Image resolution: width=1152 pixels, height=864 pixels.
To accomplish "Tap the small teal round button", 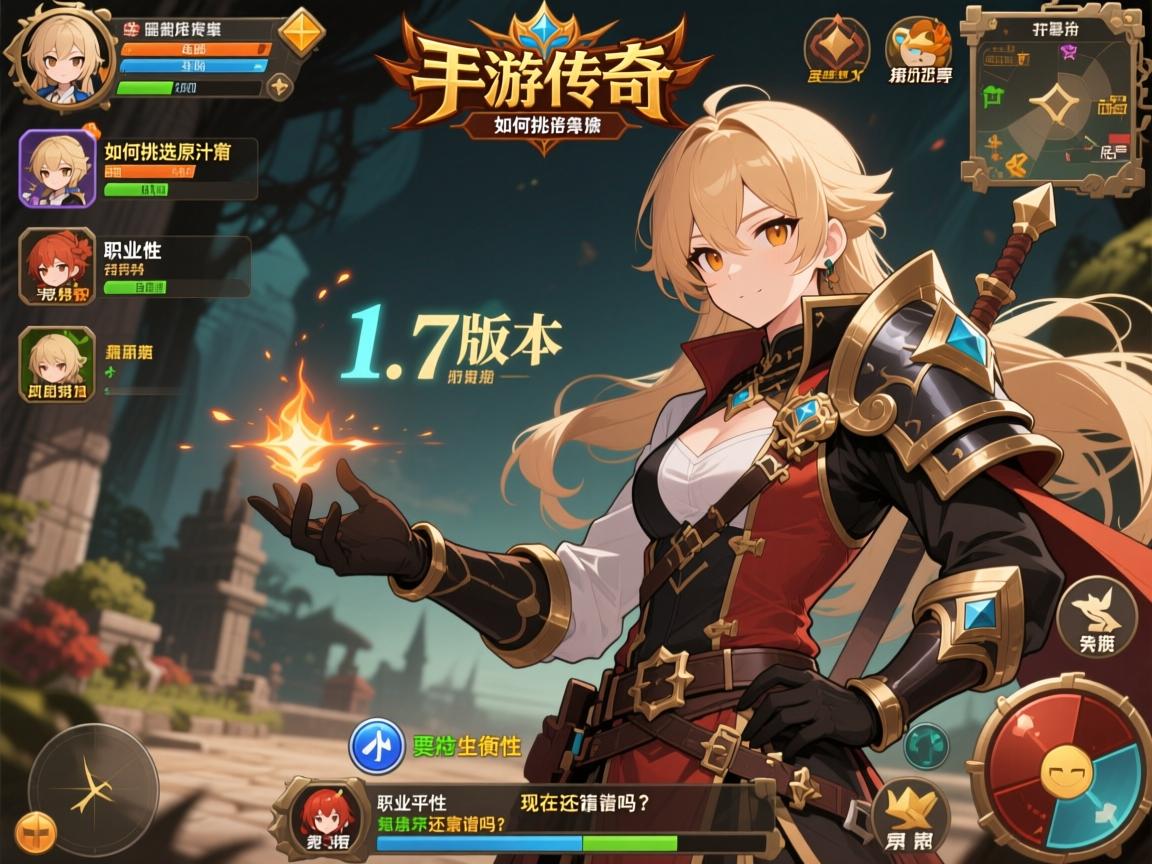I will [926, 745].
